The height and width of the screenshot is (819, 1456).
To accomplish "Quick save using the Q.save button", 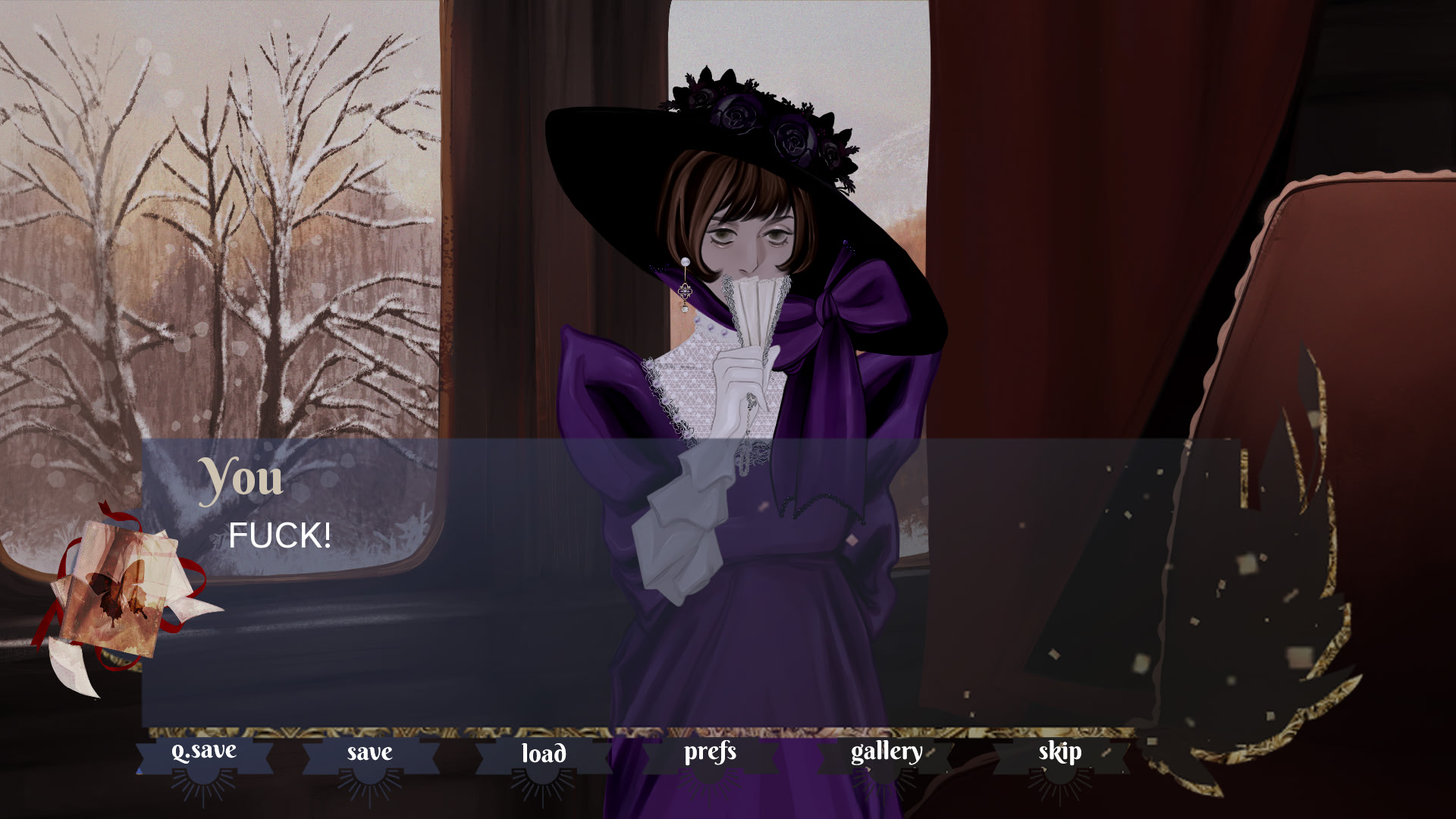I will click(x=203, y=753).
